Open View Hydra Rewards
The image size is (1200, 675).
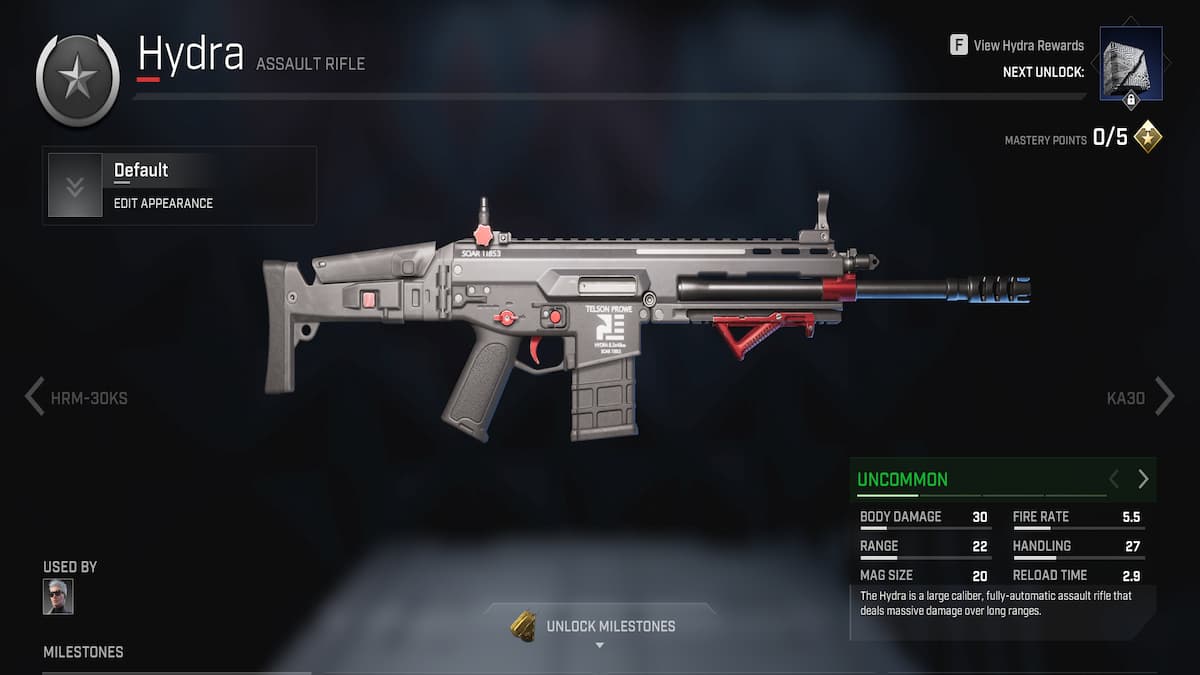1017,45
